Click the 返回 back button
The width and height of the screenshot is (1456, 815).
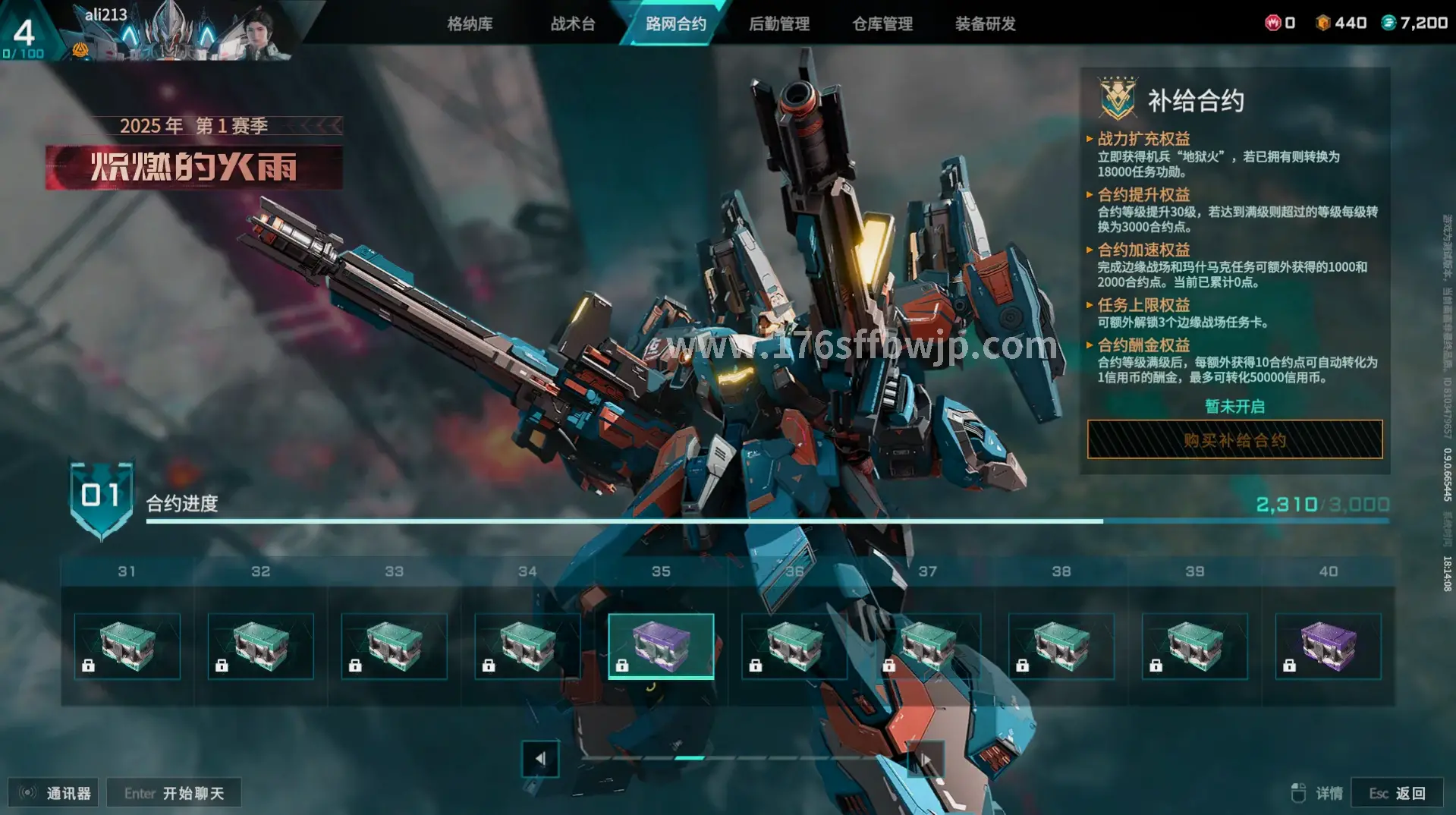click(x=1397, y=793)
